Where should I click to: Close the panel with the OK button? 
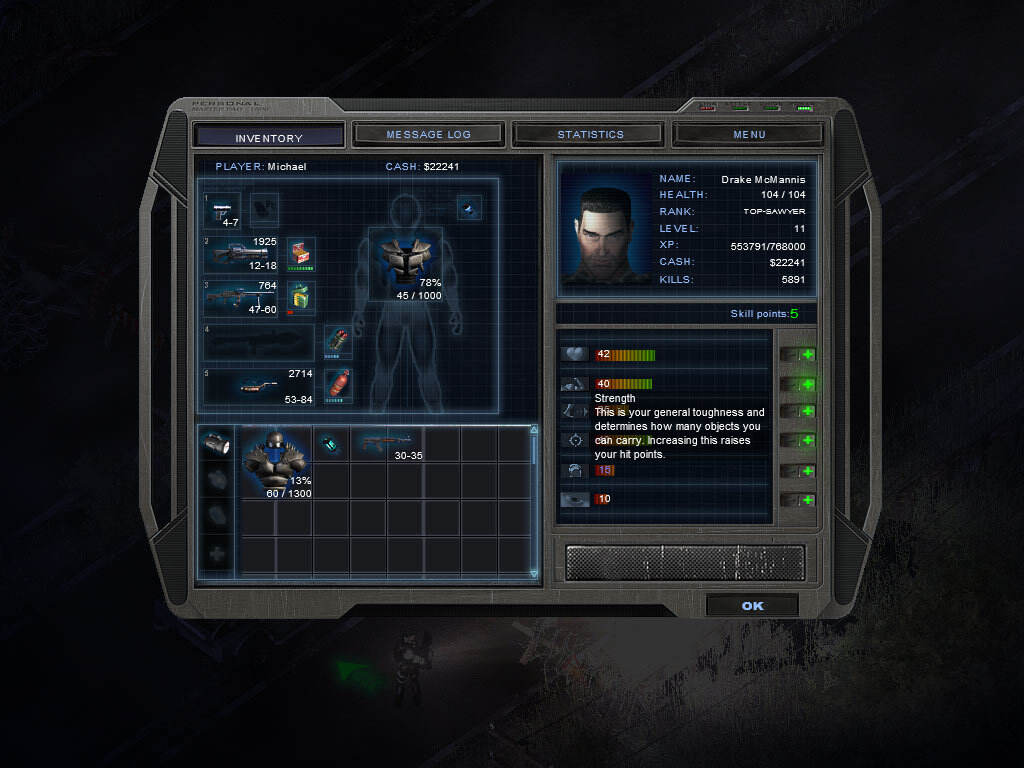pyautogui.click(x=752, y=606)
